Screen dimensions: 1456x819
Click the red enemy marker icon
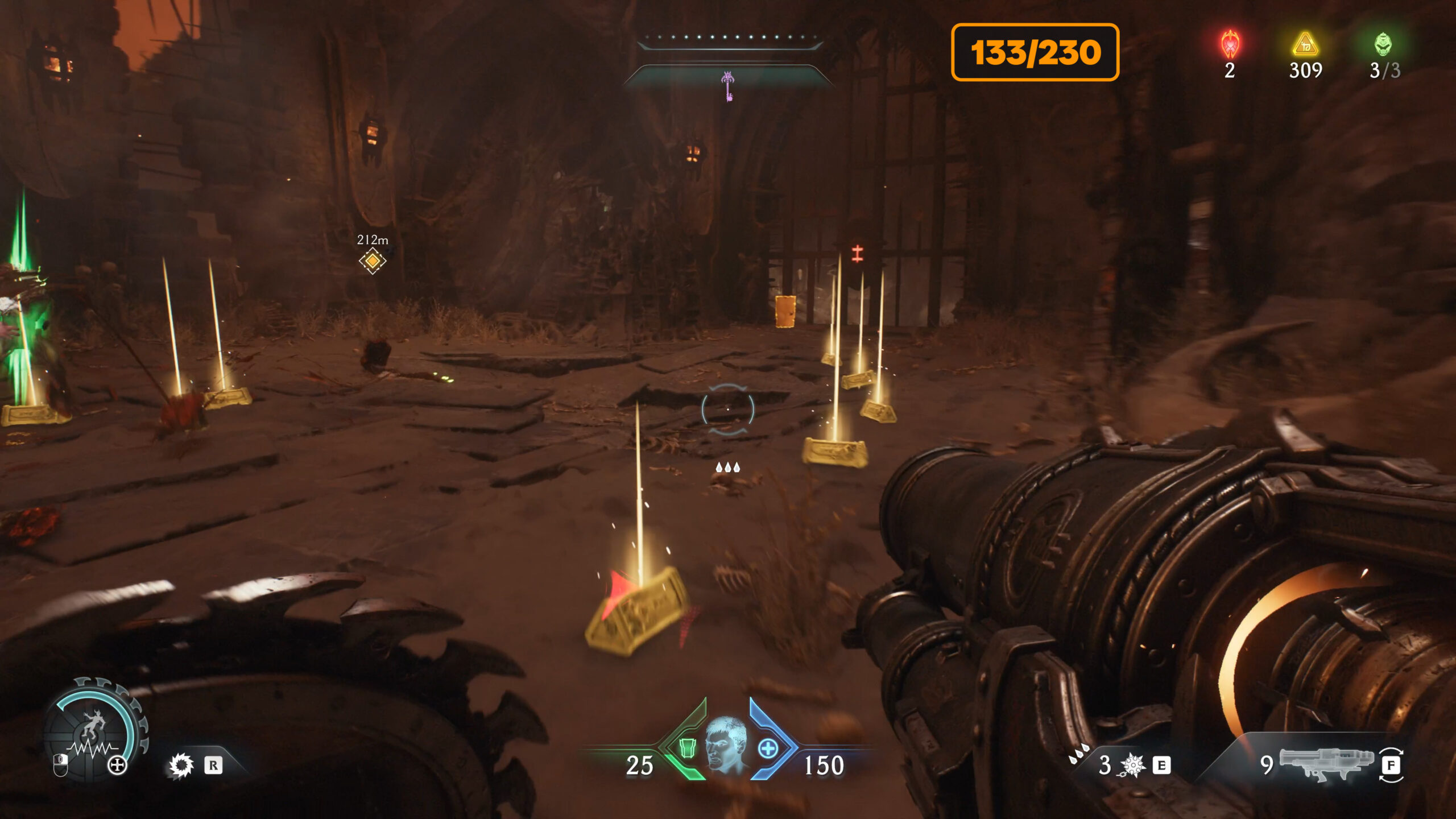coord(857,254)
